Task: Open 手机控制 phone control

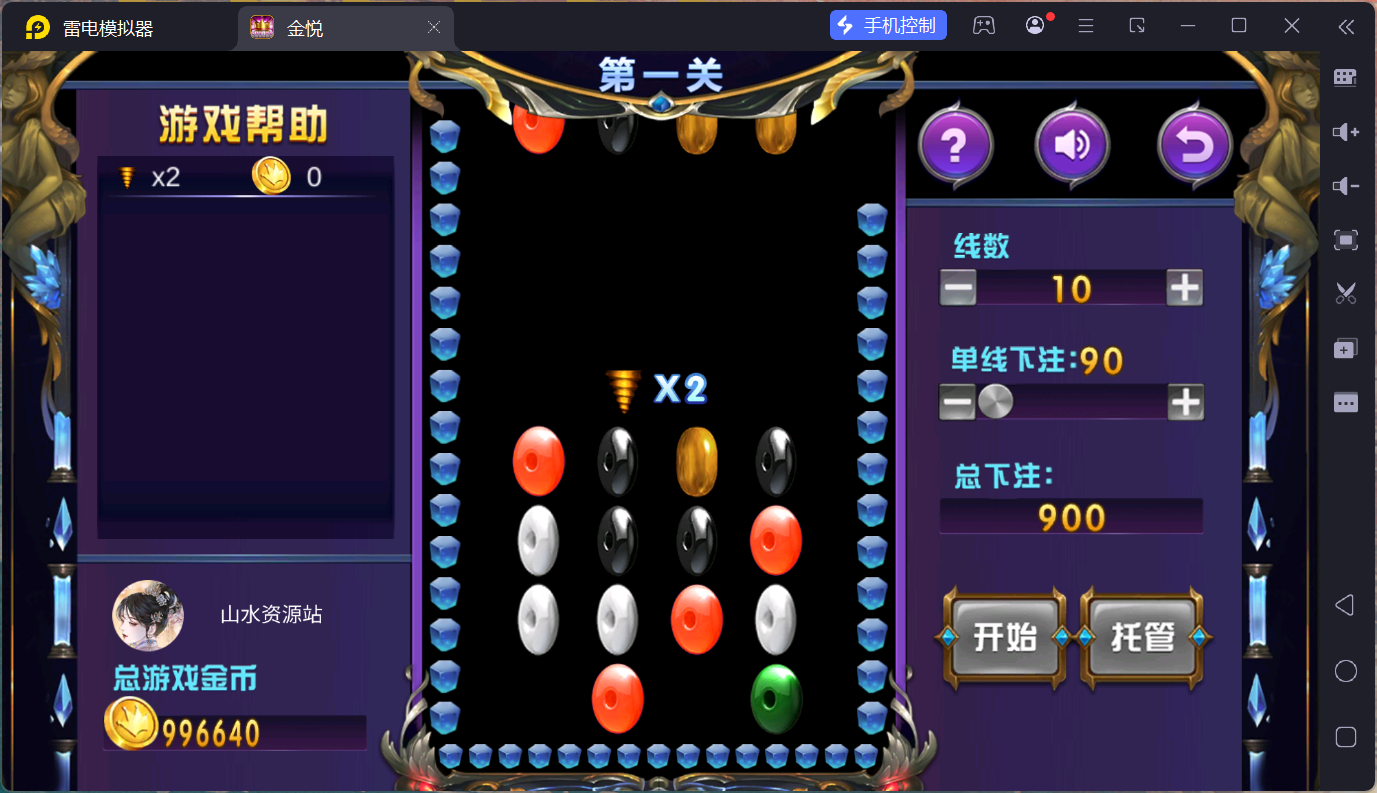Action: 887,25
